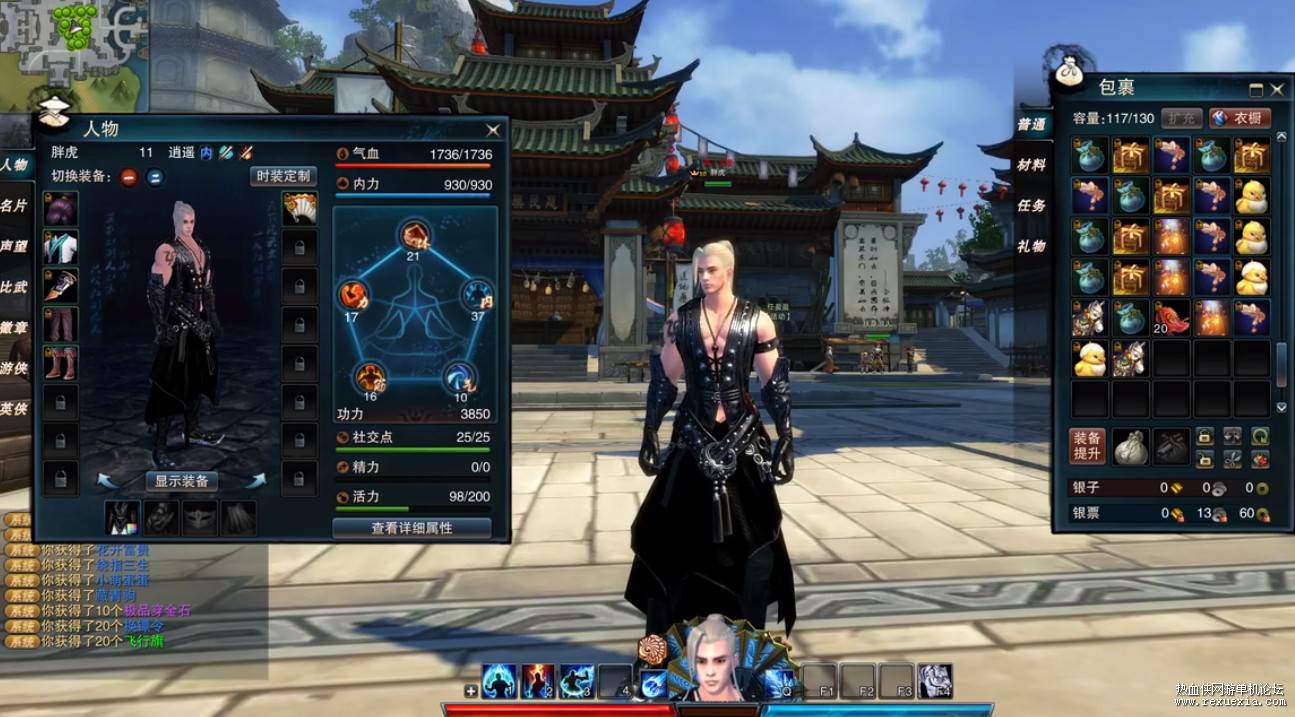Switch to equipment set two
Image resolution: width=1295 pixels, height=717 pixels.
(155, 178)
